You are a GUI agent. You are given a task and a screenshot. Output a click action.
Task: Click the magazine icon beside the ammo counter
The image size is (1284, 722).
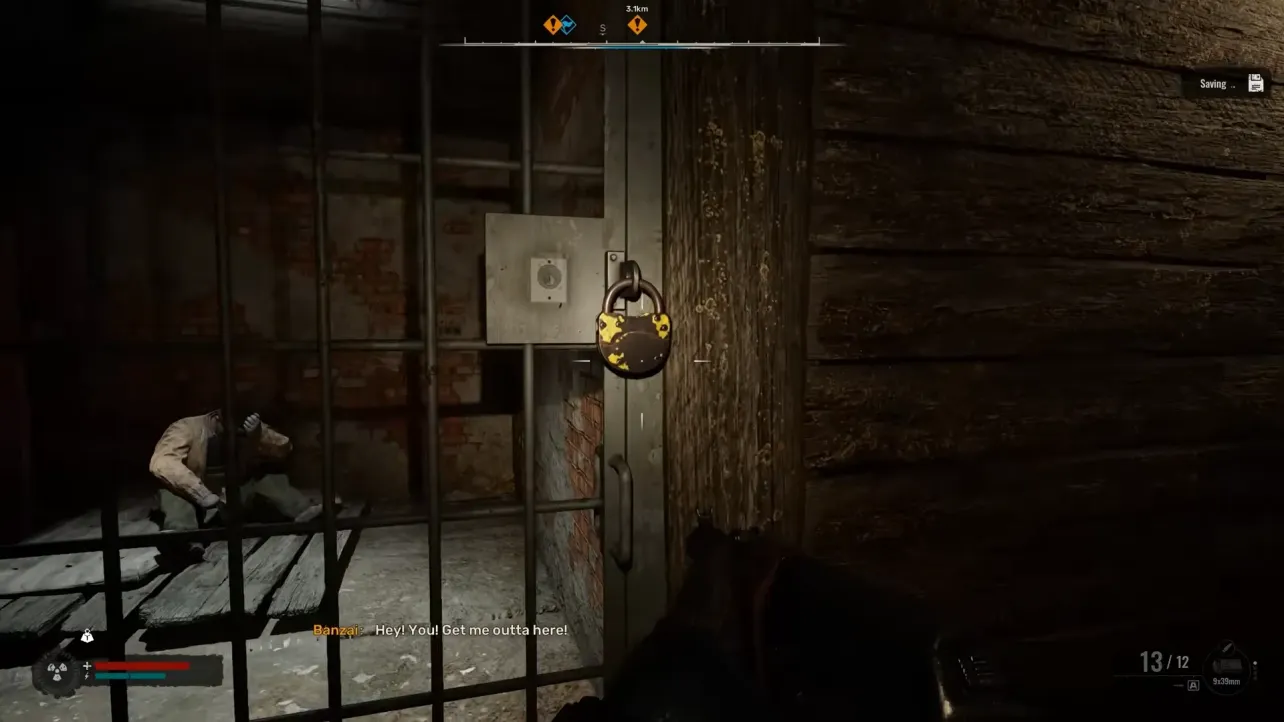1229,663
